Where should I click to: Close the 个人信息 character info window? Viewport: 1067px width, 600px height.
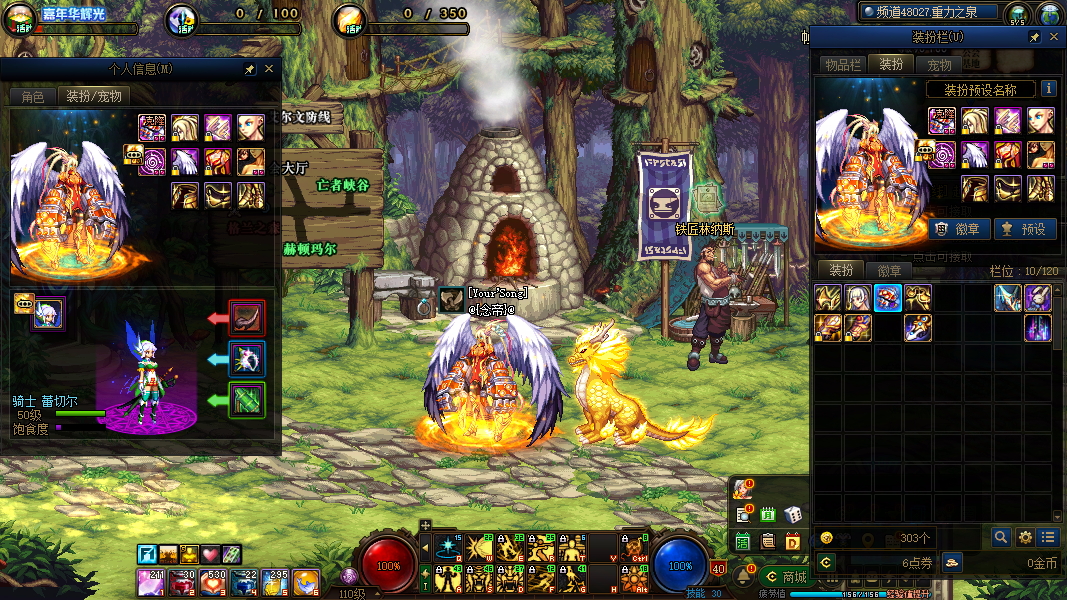(268, 70)
